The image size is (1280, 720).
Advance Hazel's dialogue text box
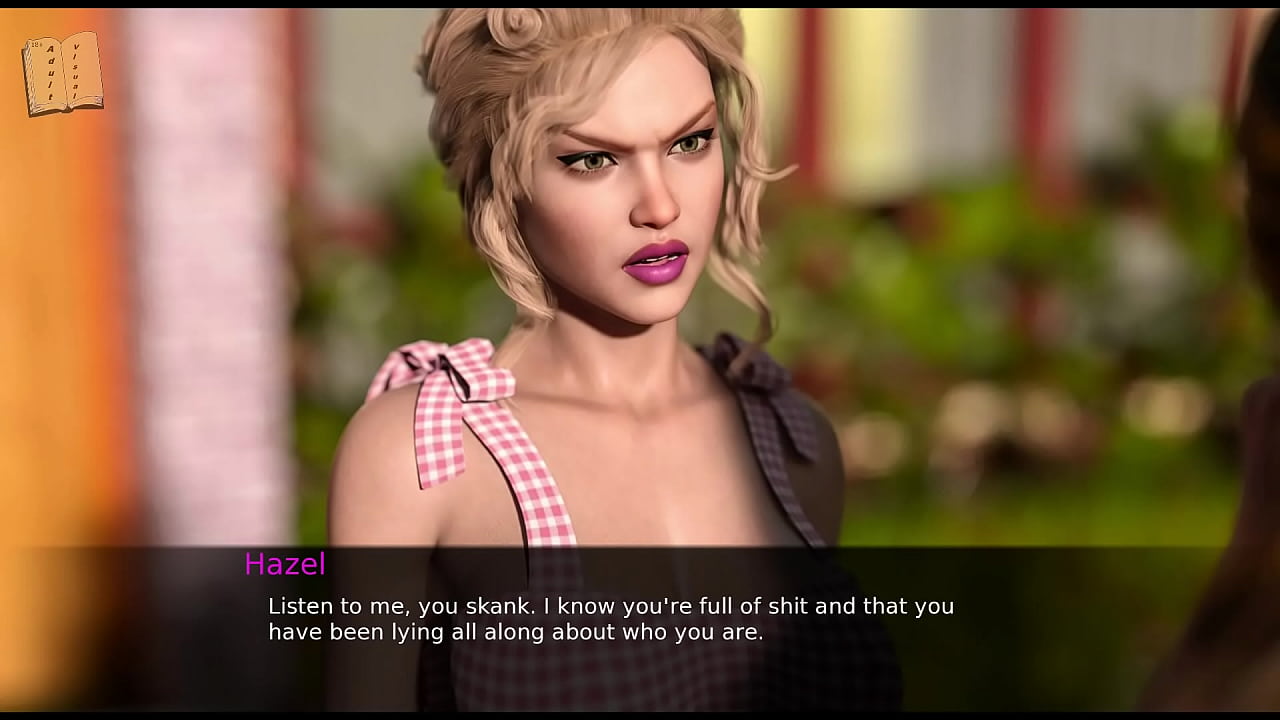pos(610,619)
